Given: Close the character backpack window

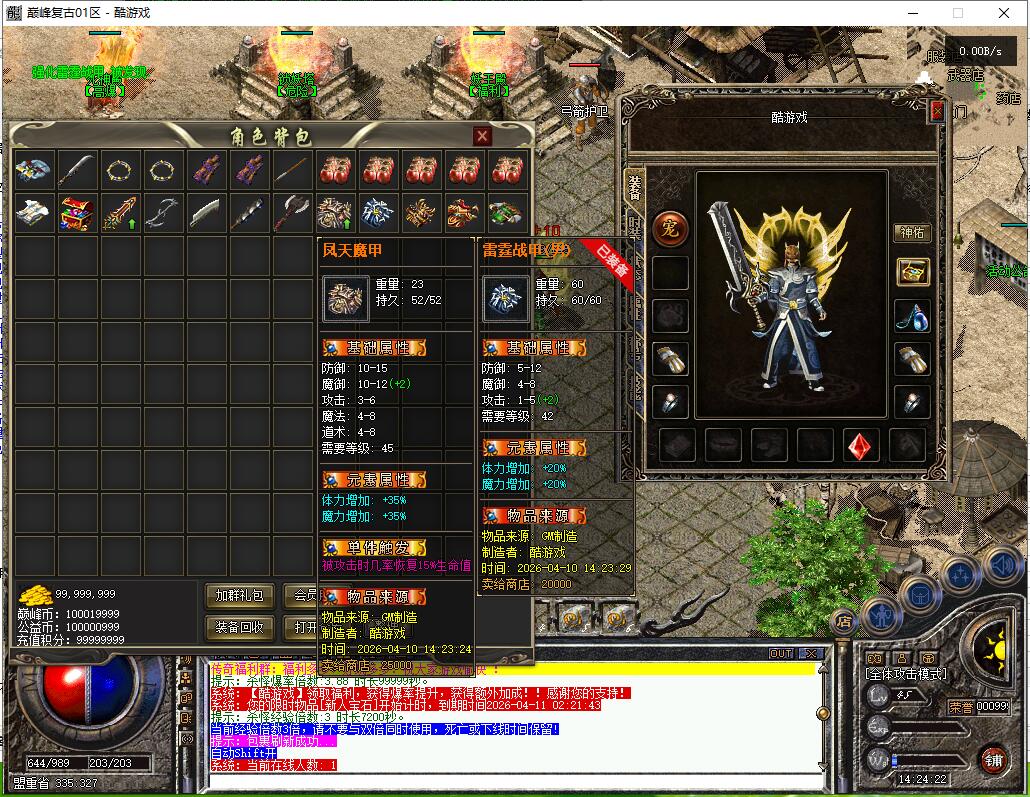Looking at the screenshot, I should point(482,137).
